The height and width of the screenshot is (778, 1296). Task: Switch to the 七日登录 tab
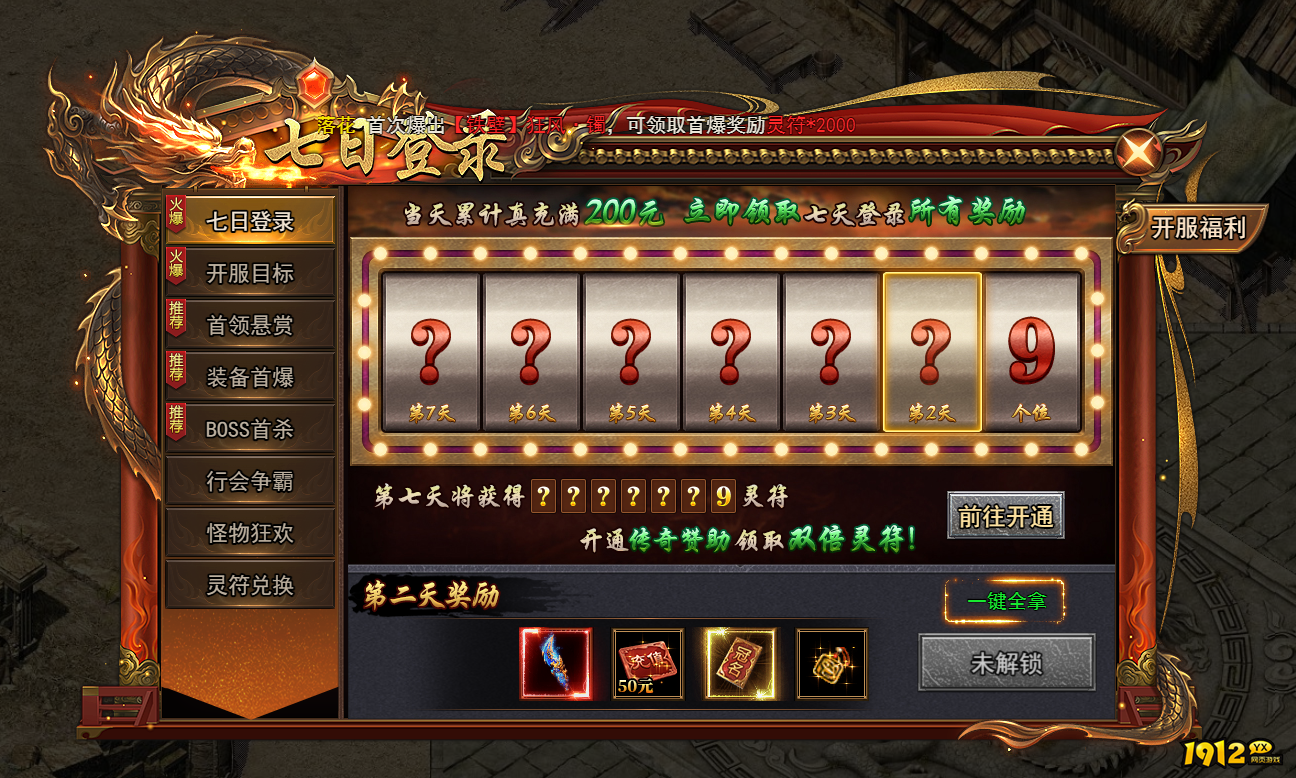coord(250,221)
